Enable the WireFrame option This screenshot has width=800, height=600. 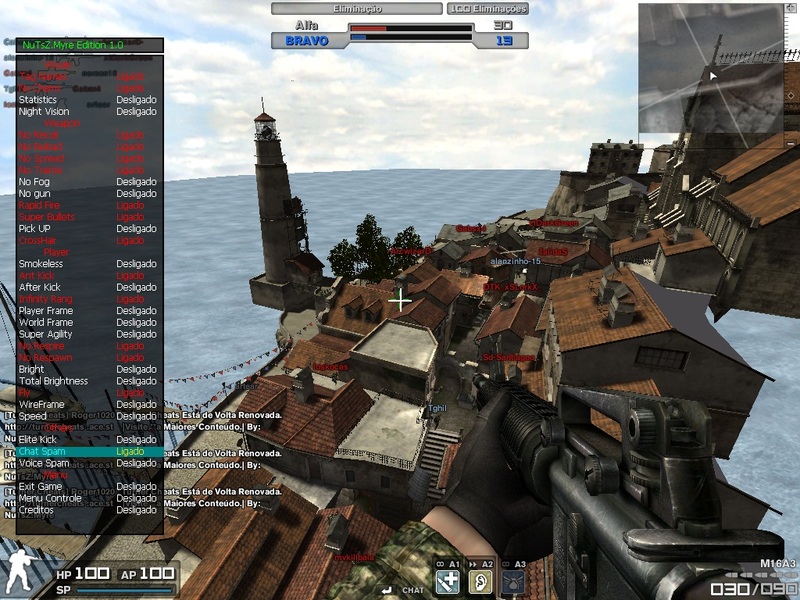click(41, 404)
